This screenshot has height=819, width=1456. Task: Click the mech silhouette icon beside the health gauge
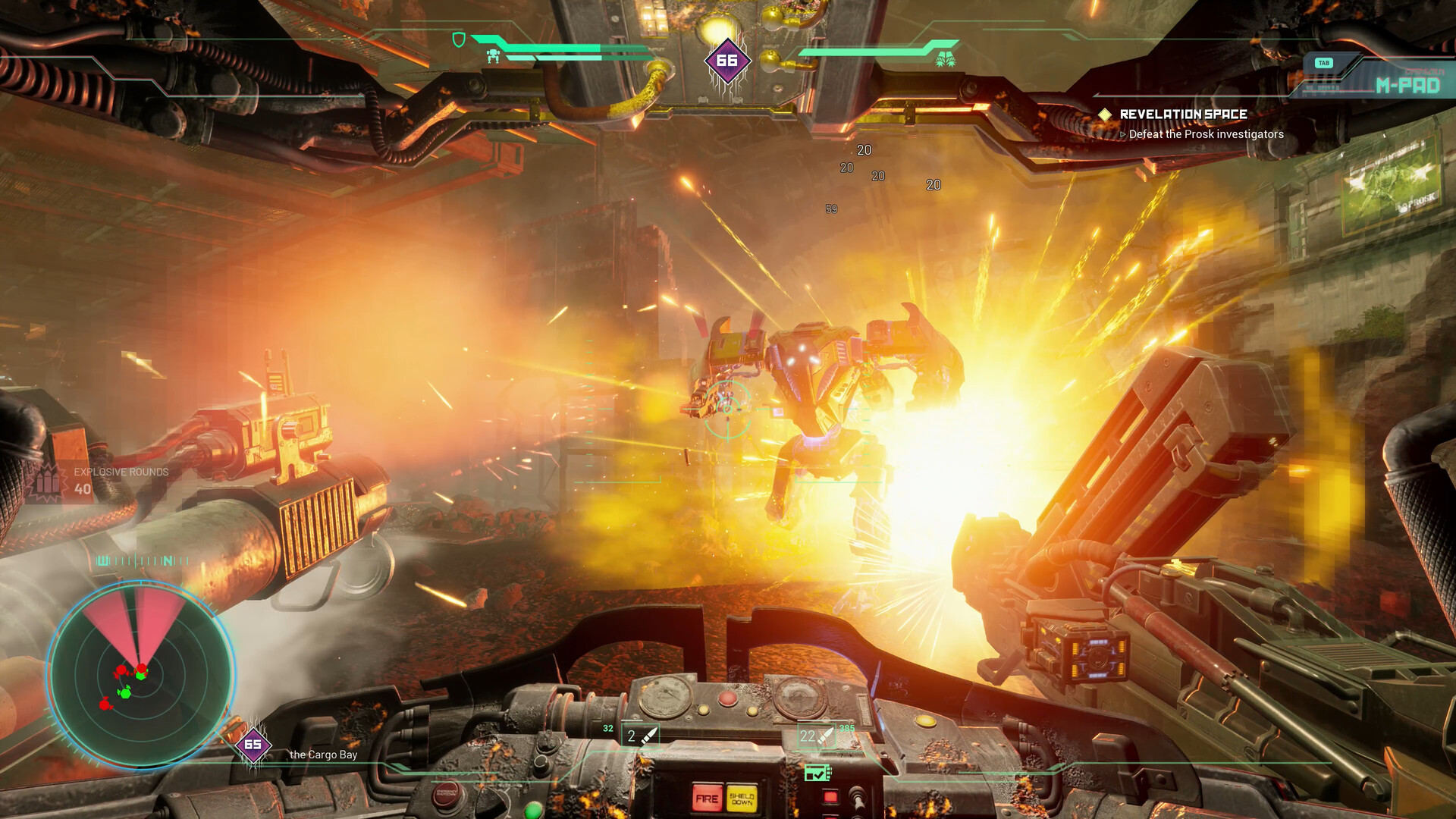494,58
